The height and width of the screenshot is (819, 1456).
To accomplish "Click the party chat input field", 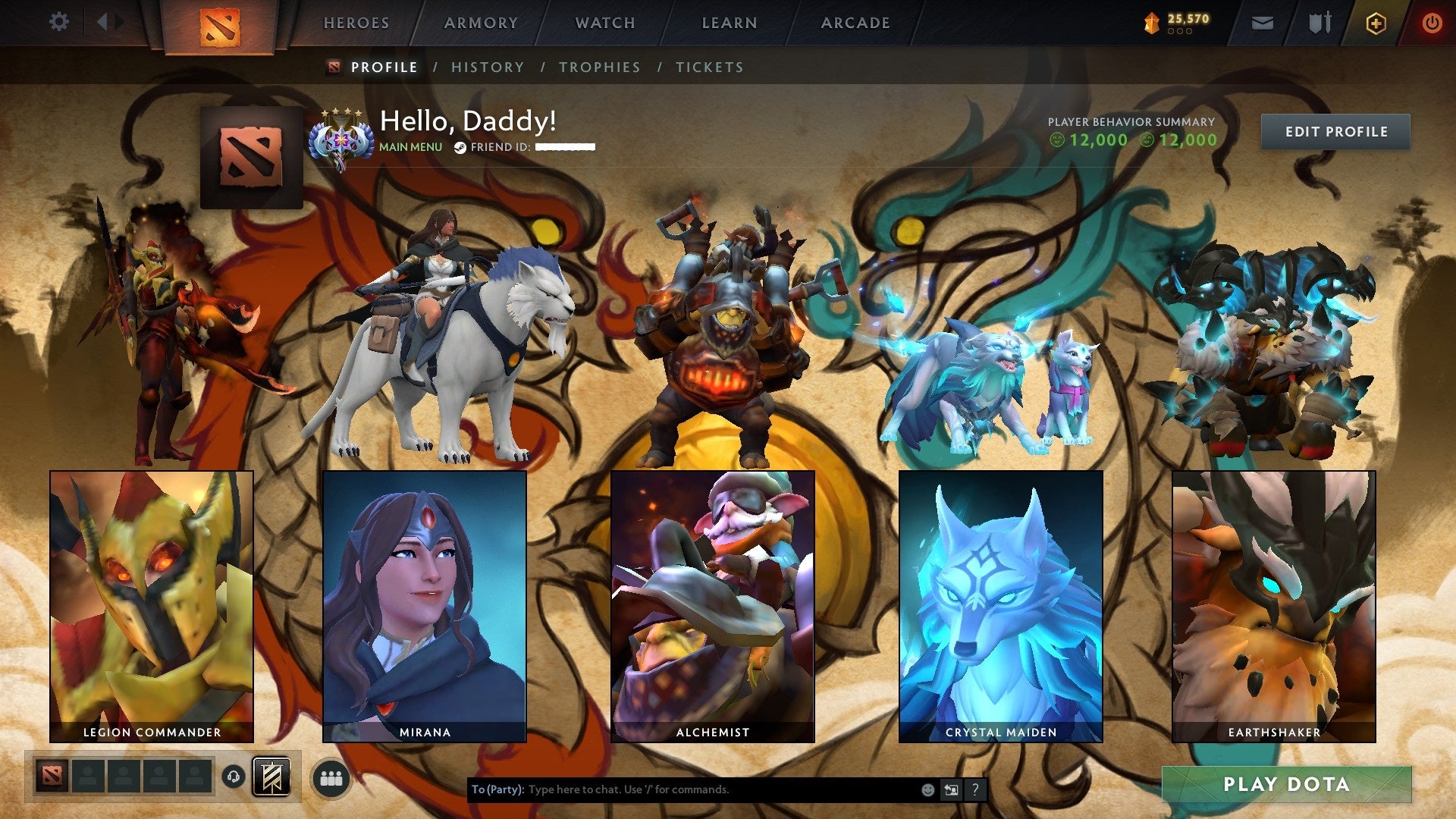I will [x=682, y=789].
